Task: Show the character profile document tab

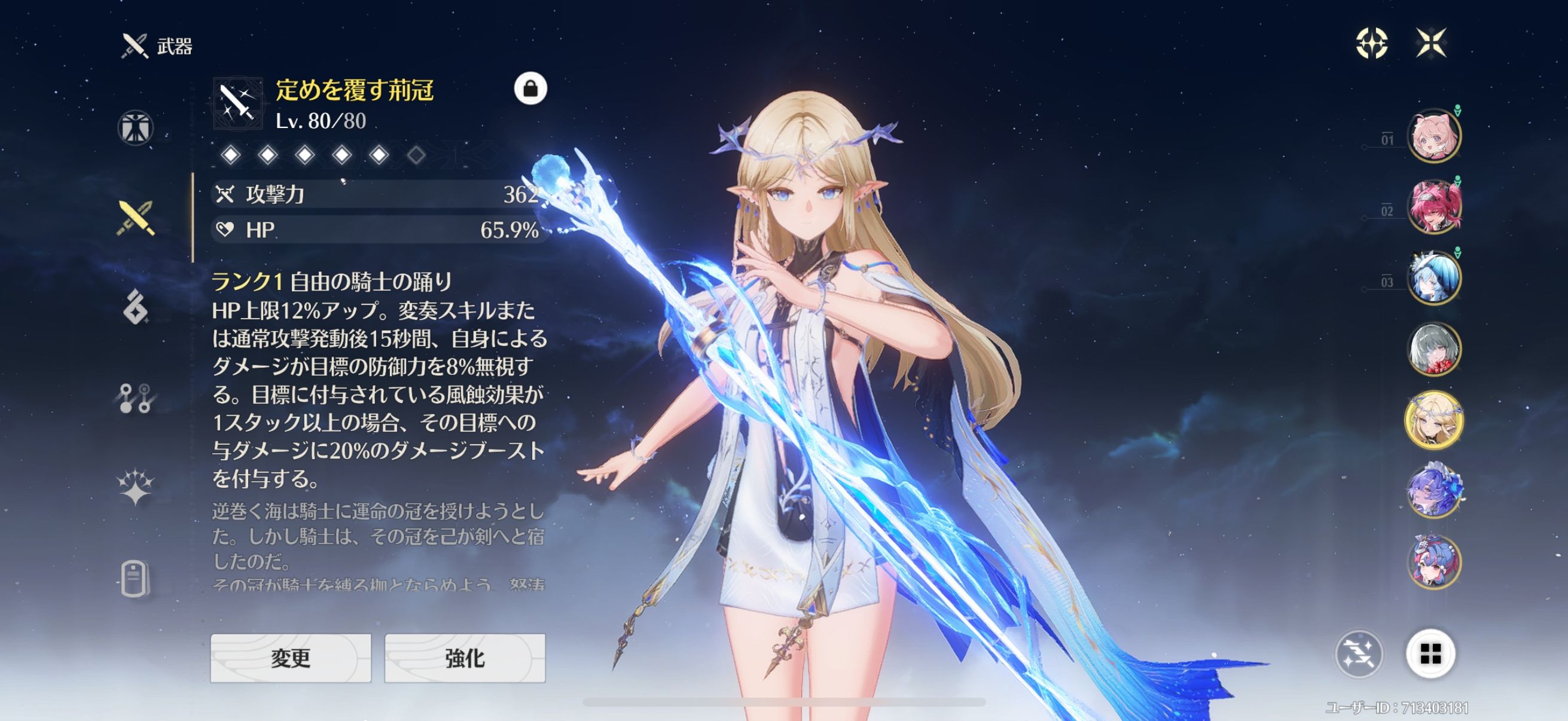Action: click(x=134, y=578)
